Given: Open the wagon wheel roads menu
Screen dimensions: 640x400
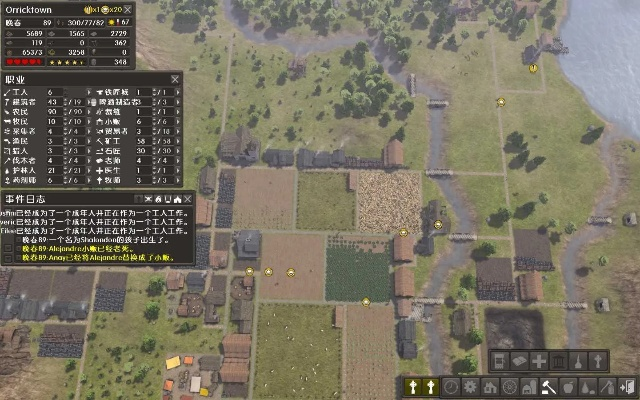Looking at the screenshot, I should pyautogui.click(x=509, y=386).
